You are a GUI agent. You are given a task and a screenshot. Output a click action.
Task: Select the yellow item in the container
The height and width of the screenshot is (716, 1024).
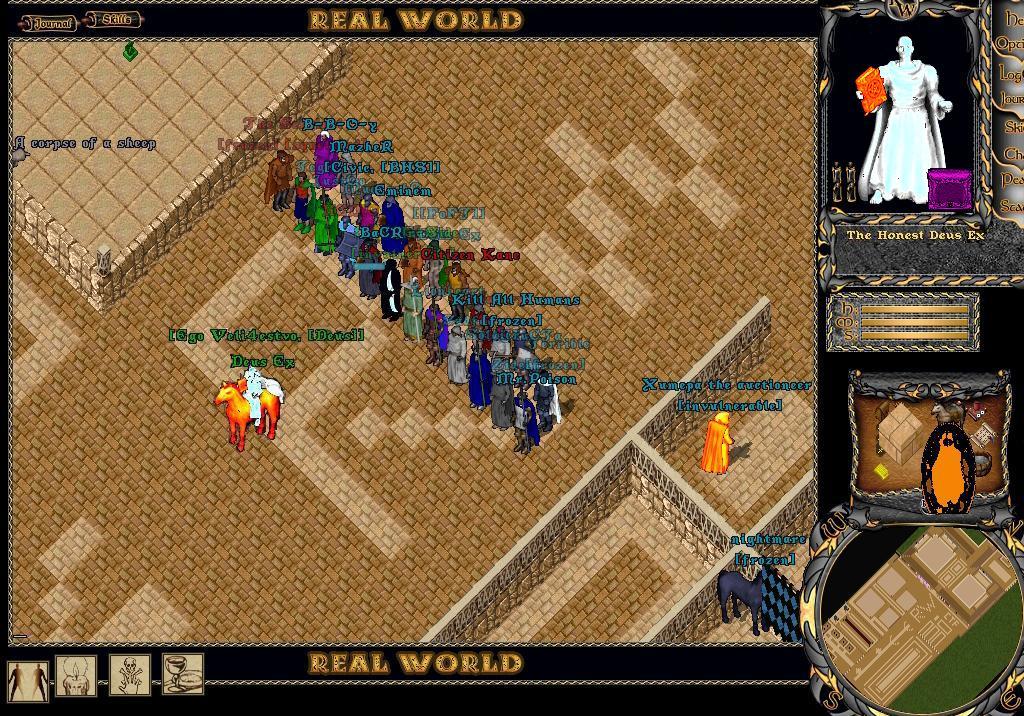[x=881, y=472]
